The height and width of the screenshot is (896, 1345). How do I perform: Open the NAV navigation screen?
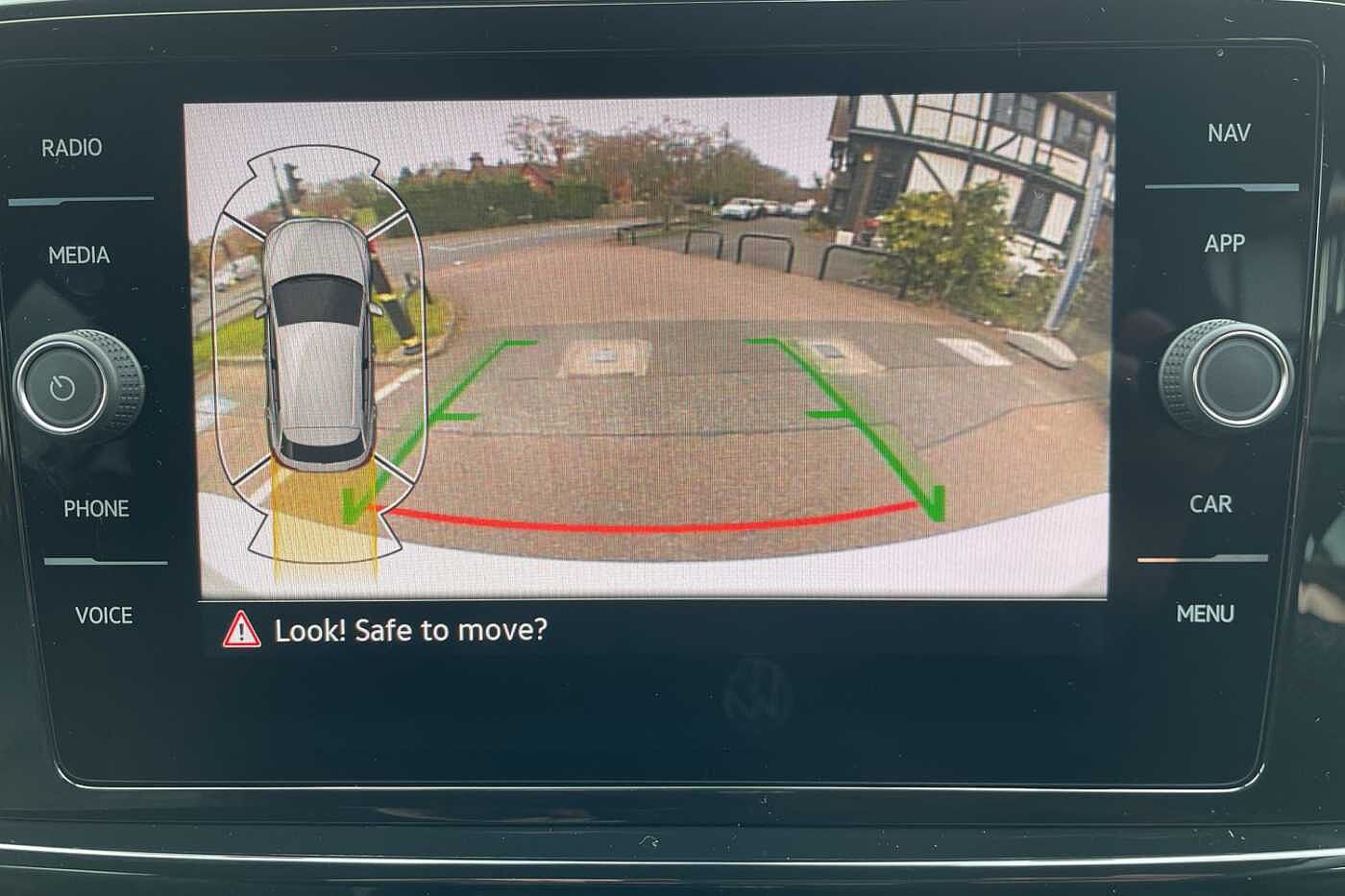1229,133
